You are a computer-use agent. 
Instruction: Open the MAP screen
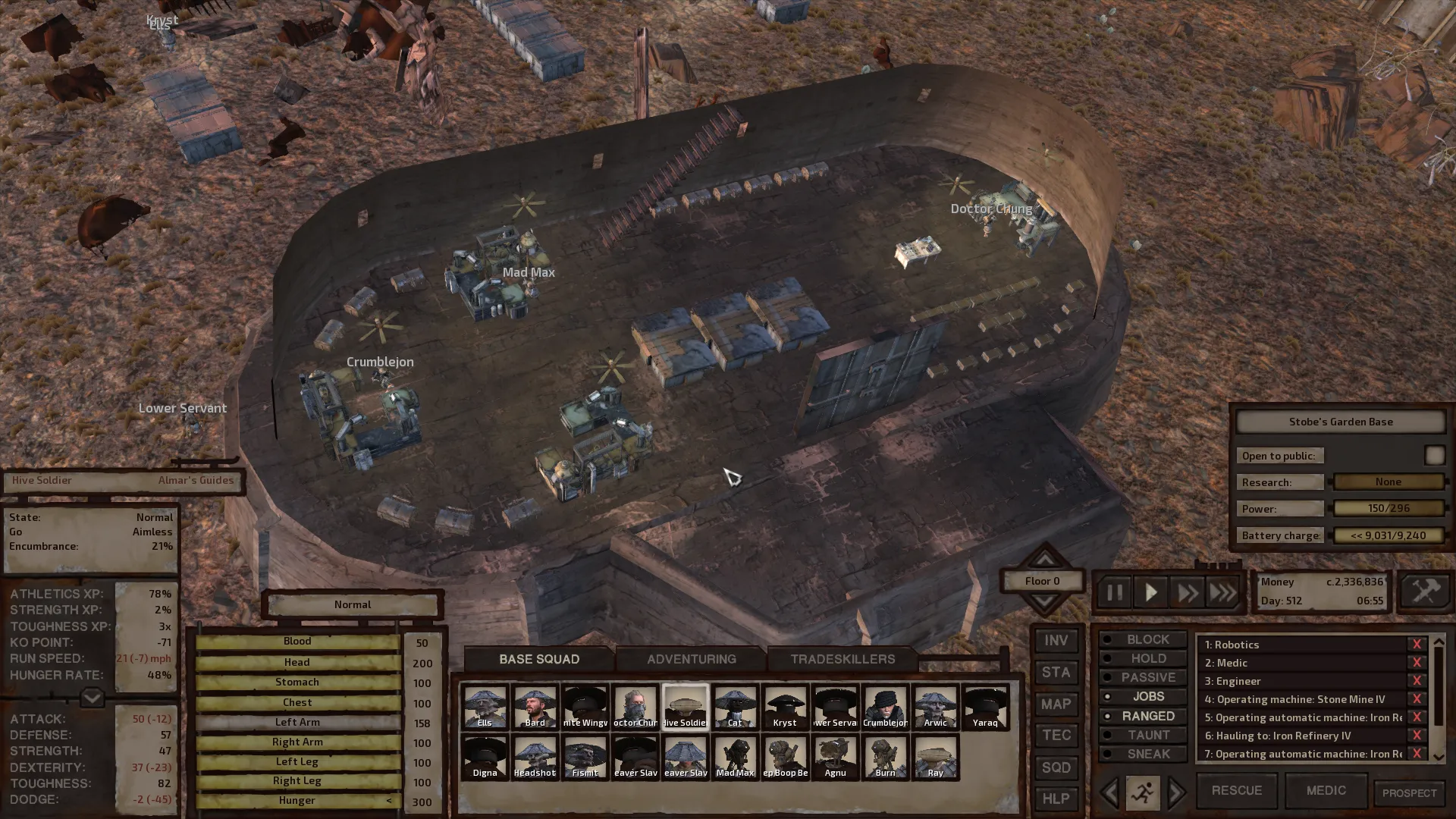click(x=1056, y=704)
